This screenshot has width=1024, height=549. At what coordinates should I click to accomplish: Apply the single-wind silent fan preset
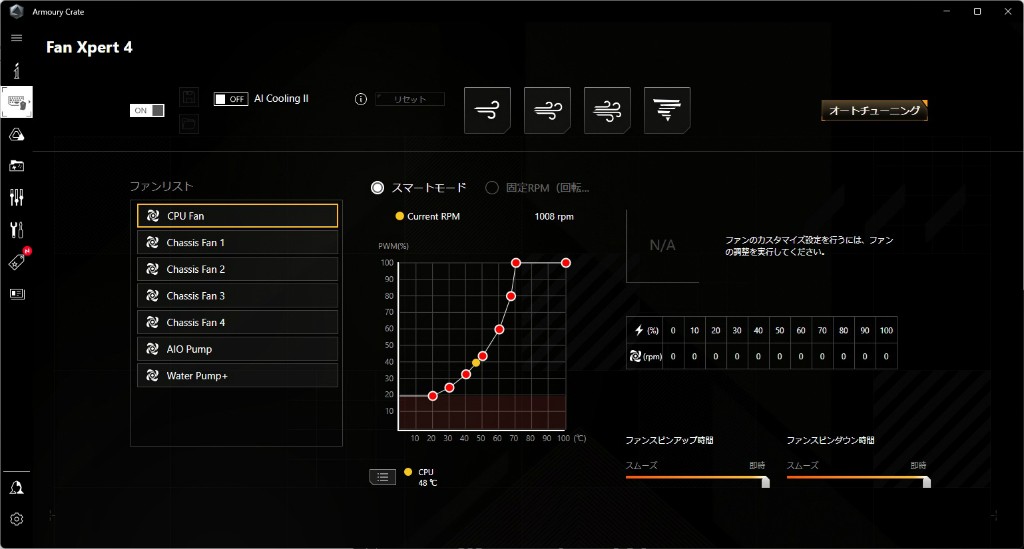pyautogui.click(x=488, y=110)
